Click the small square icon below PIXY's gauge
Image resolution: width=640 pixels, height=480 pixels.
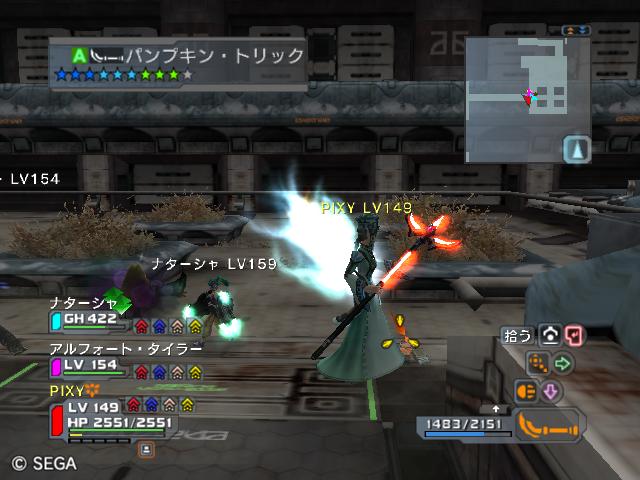146,449
